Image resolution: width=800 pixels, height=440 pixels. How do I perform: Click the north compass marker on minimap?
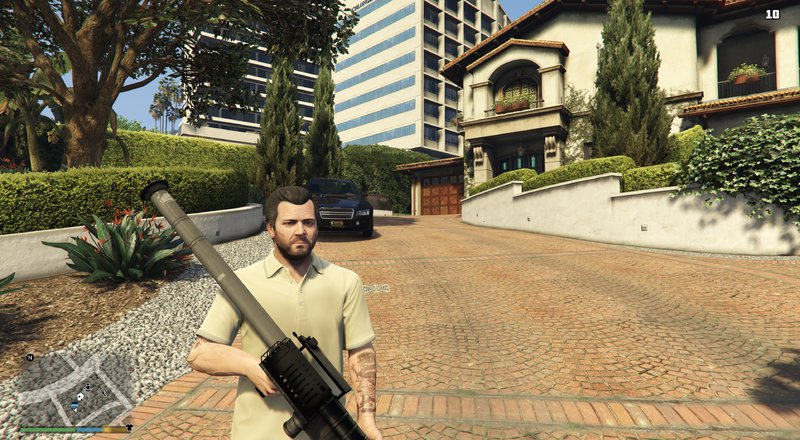[x=30, y=357]
